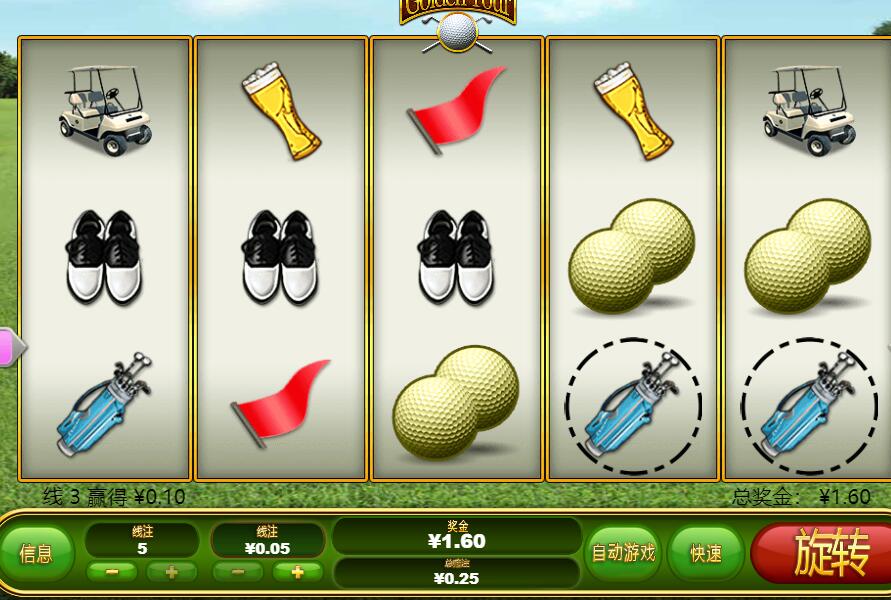This screenshot has height=600, width=891.
Task: Start 自动游戏 auto play
Action: [623, 552]
